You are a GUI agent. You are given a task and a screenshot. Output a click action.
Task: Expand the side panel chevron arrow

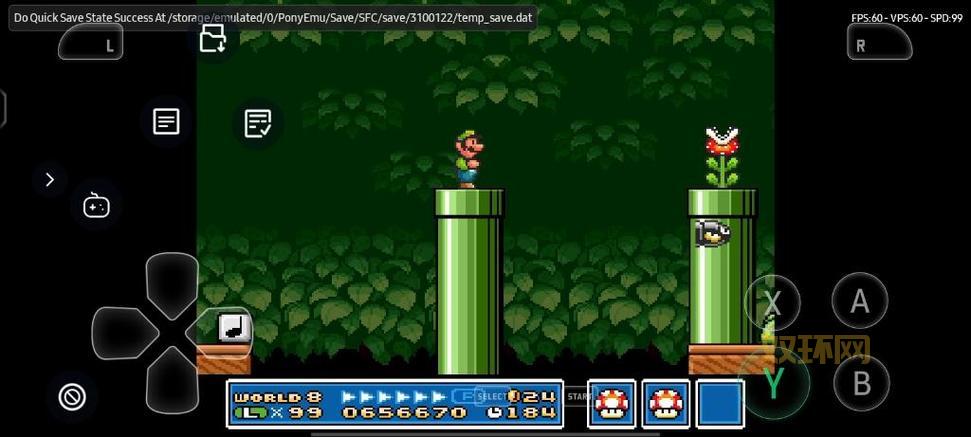click(x=49, y=180)
